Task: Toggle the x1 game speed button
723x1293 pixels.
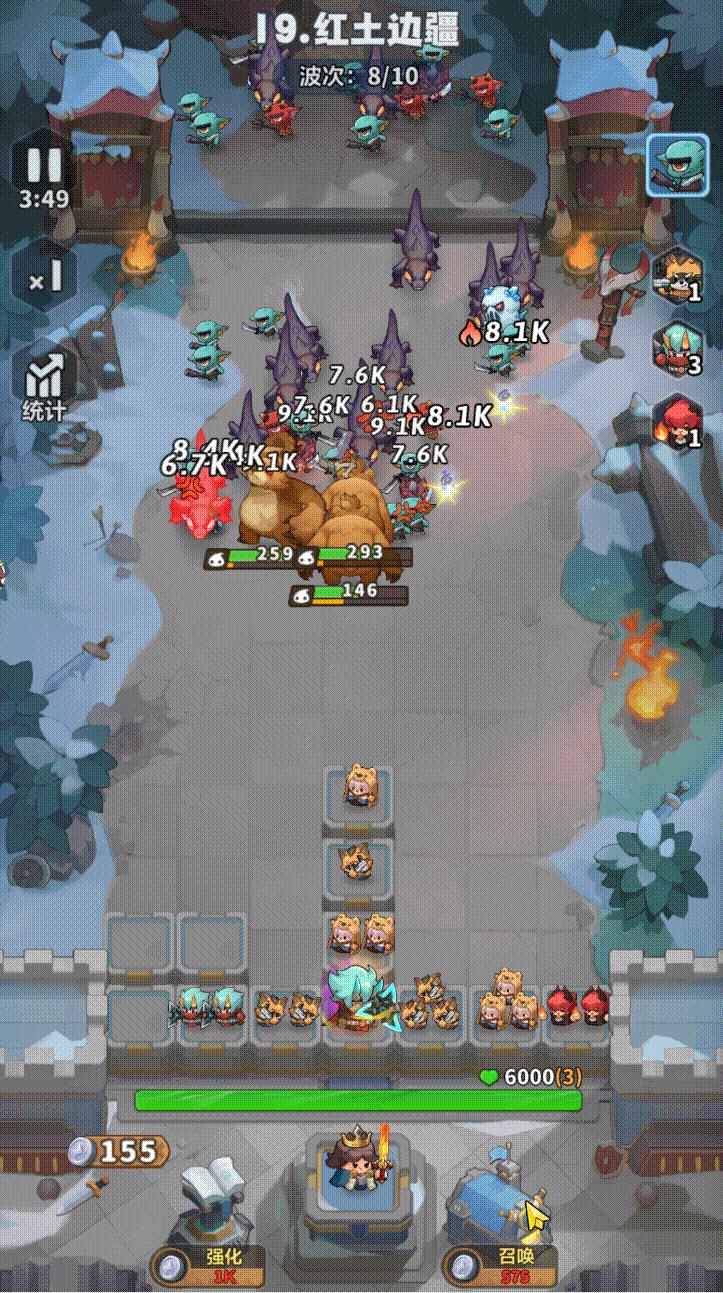Action: coord(44,277)
